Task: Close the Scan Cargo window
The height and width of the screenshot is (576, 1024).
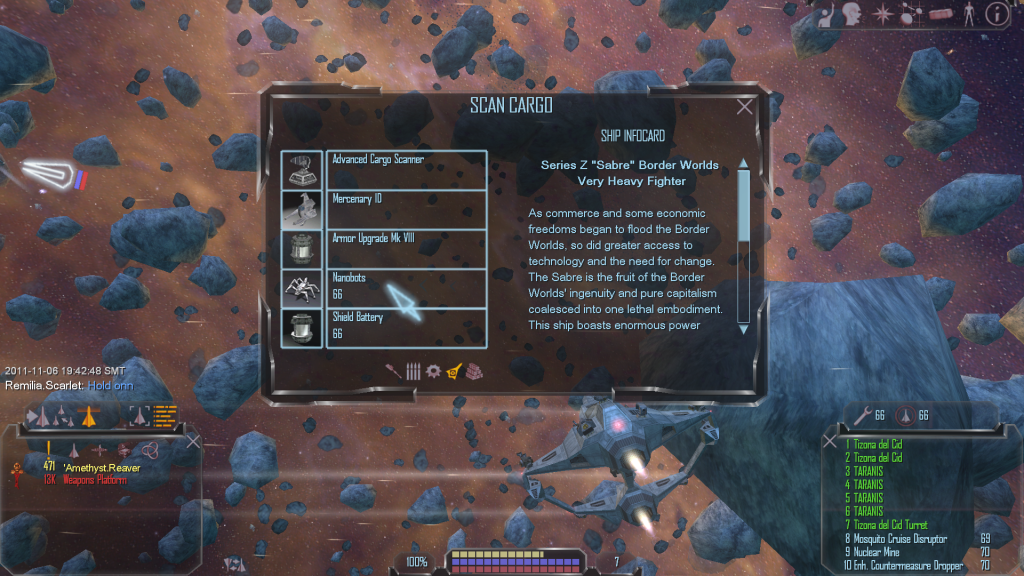Action: click(x=744, y=107)
